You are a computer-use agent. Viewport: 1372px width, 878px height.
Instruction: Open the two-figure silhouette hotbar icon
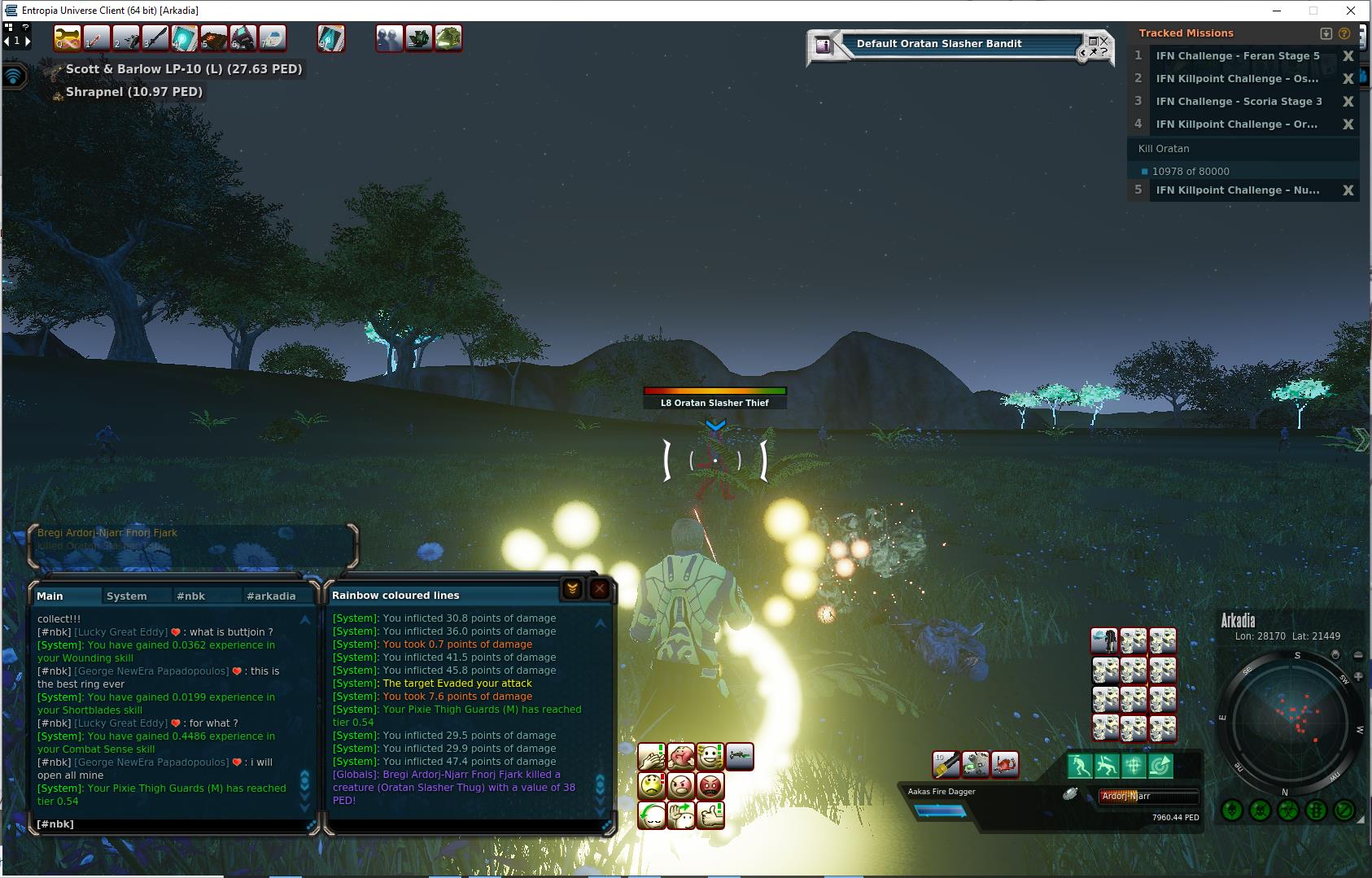389,38
